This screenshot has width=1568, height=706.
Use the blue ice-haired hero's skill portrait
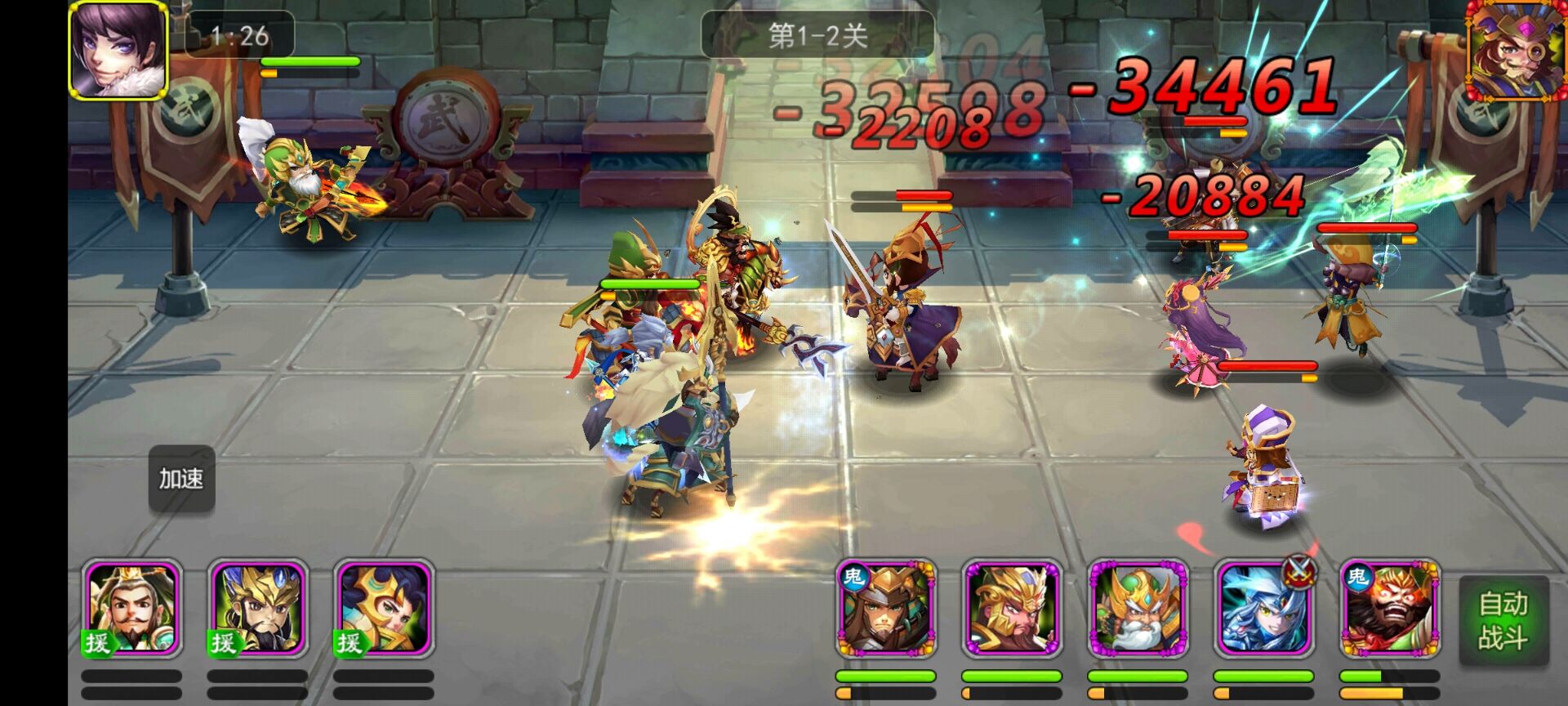(x=1263, y=609)
